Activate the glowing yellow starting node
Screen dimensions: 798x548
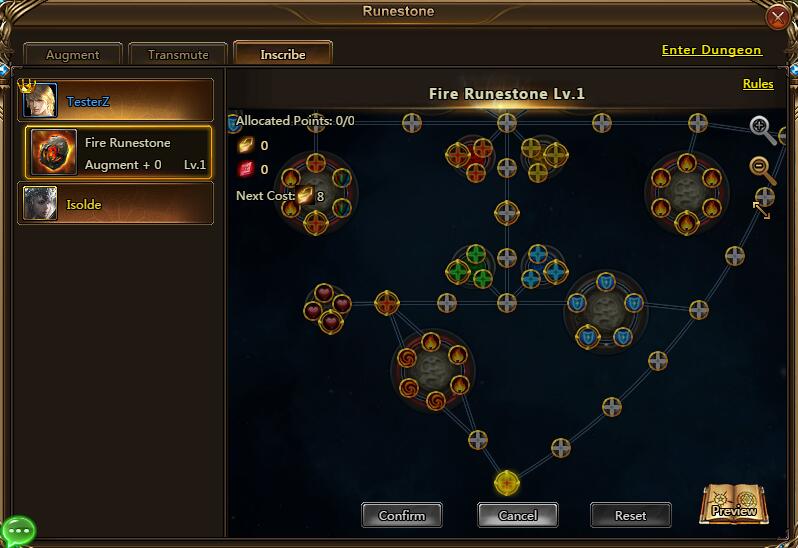point(507,484)
